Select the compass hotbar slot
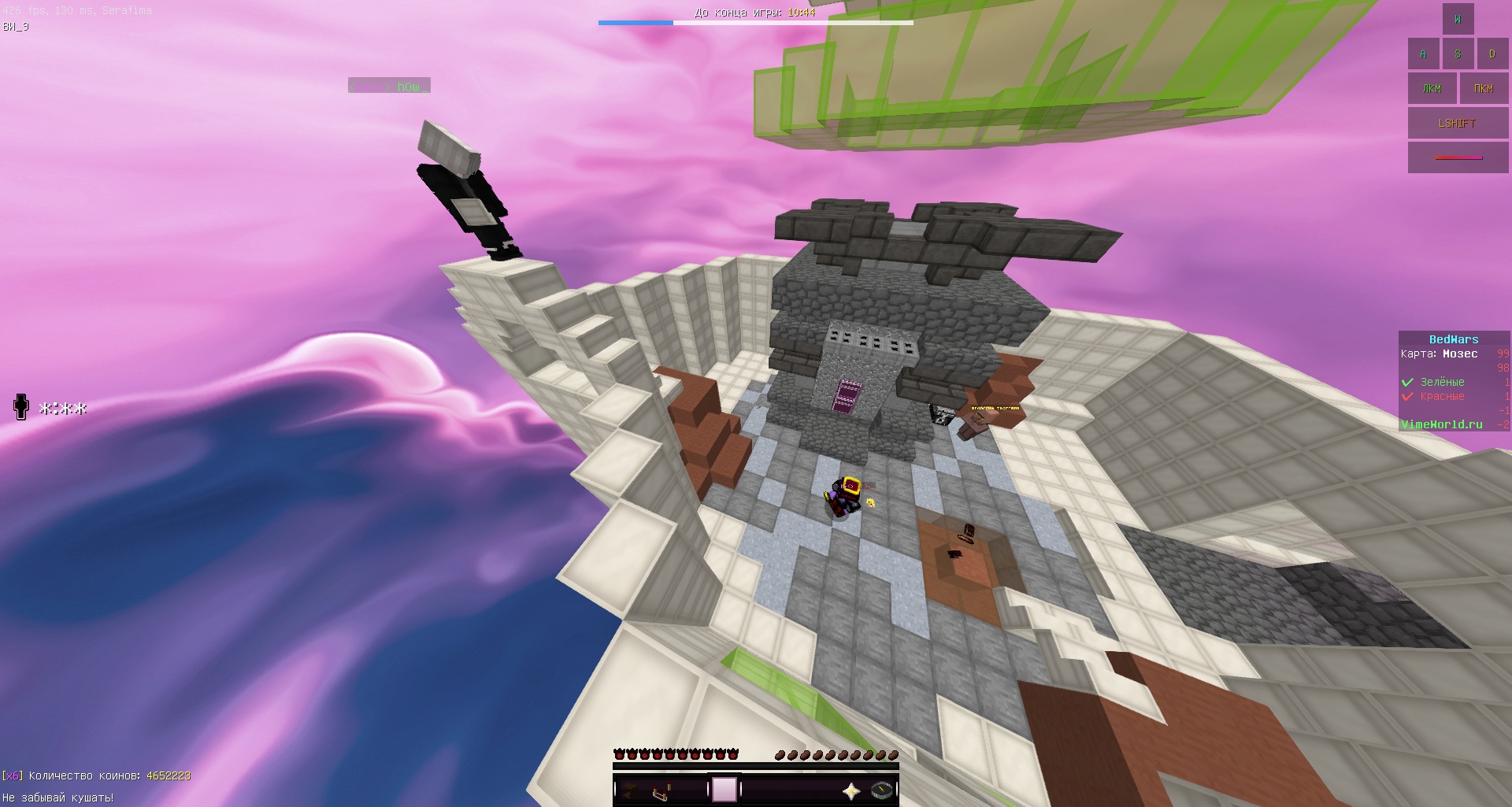The width and height of the screenshot is (1512, 807). pyautogui.click(x=882, y=790)
